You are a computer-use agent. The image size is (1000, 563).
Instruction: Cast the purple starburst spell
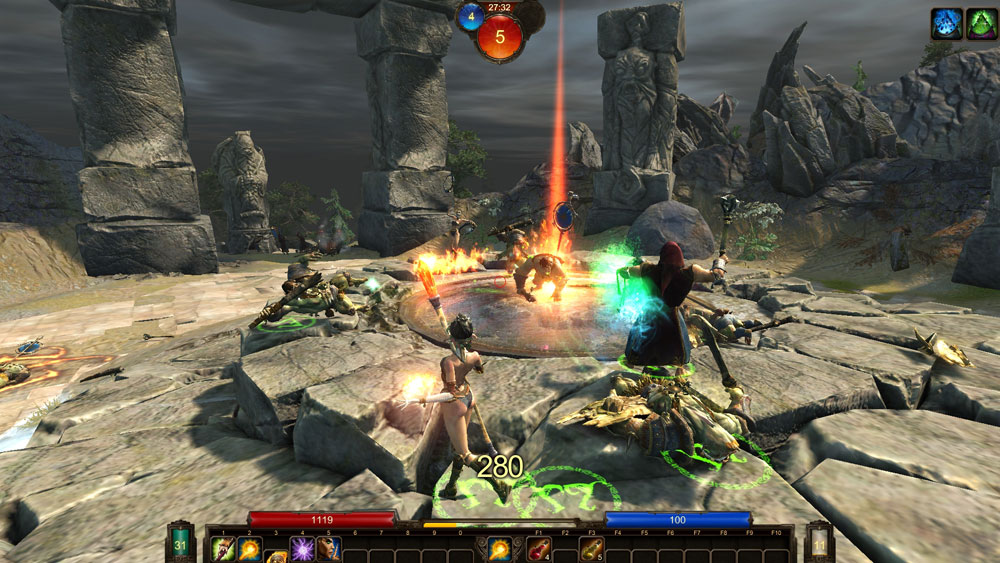[302, 549]
